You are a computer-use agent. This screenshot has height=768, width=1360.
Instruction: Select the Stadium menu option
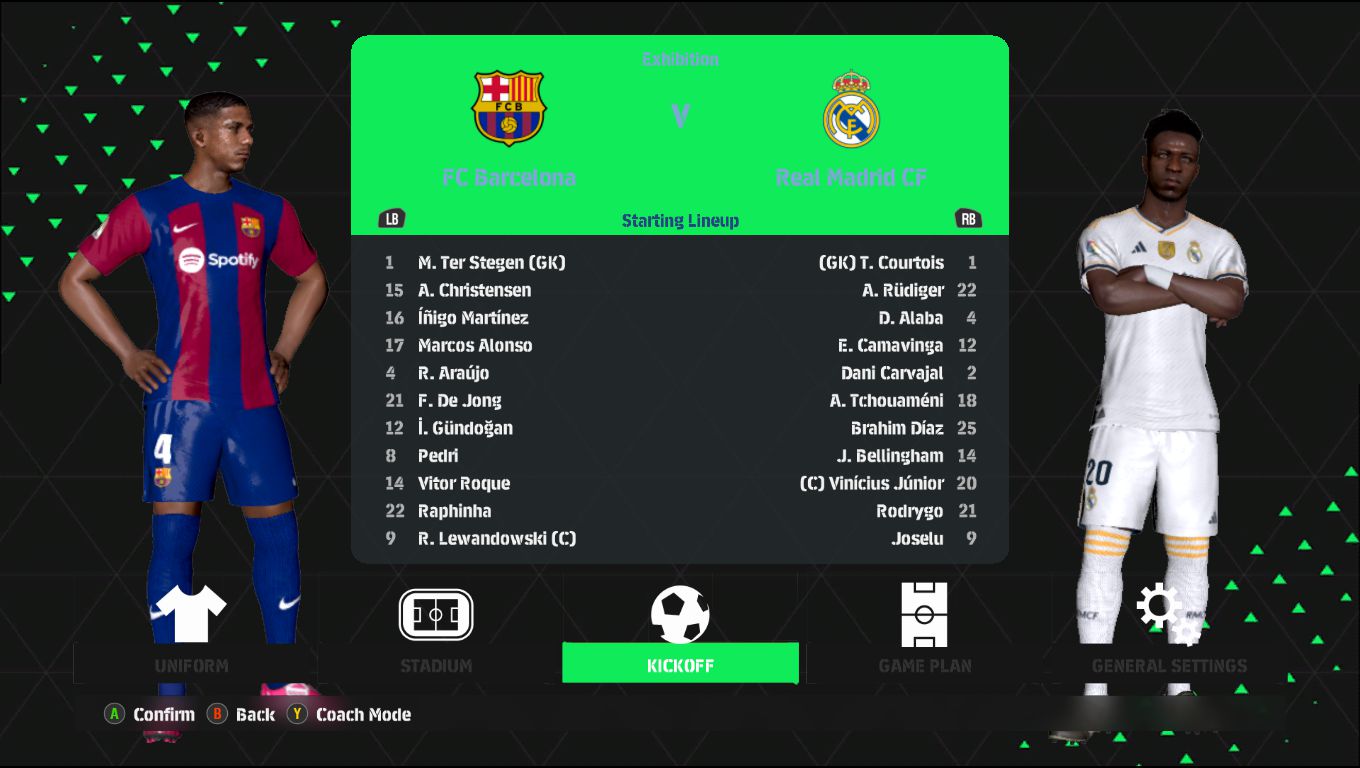[x=436, y=630]
